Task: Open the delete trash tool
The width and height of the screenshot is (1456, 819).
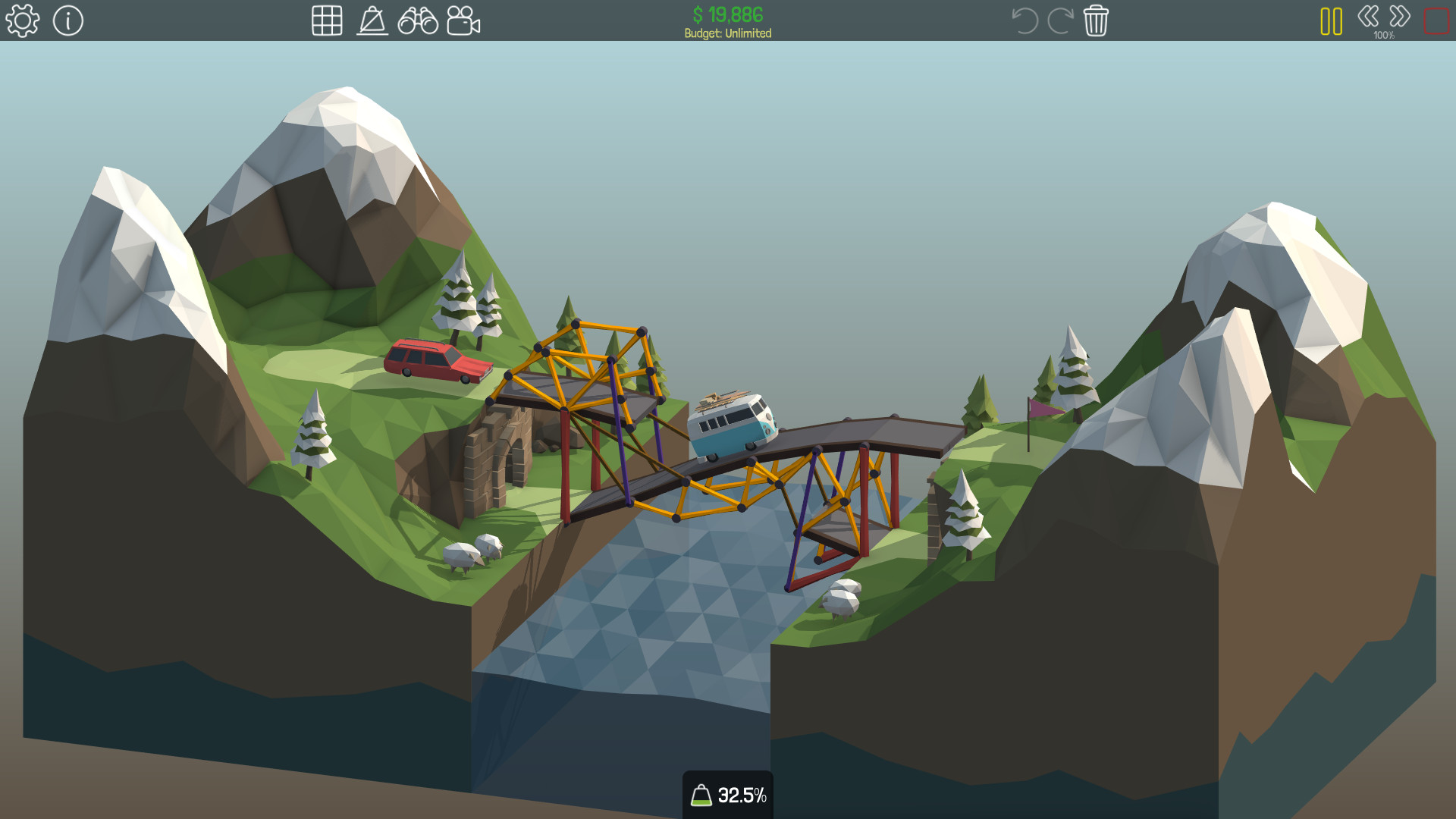Action: (1095, 20)
